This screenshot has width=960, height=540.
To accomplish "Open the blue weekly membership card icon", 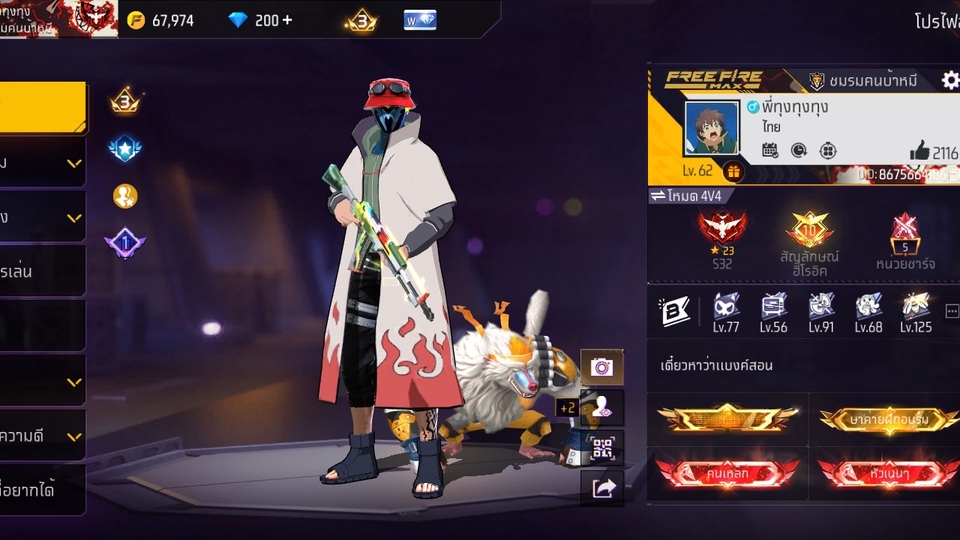I will 419,20.
